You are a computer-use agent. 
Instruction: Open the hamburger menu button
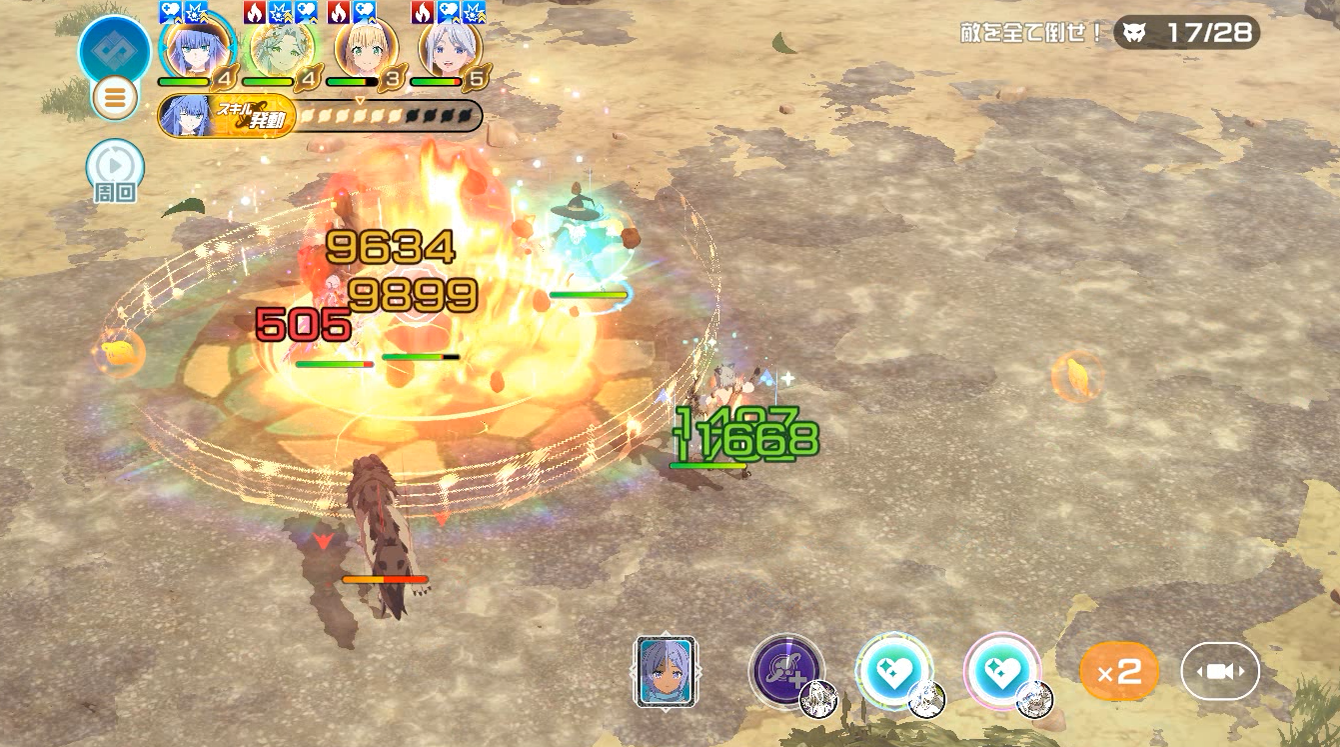click(115, 98)
